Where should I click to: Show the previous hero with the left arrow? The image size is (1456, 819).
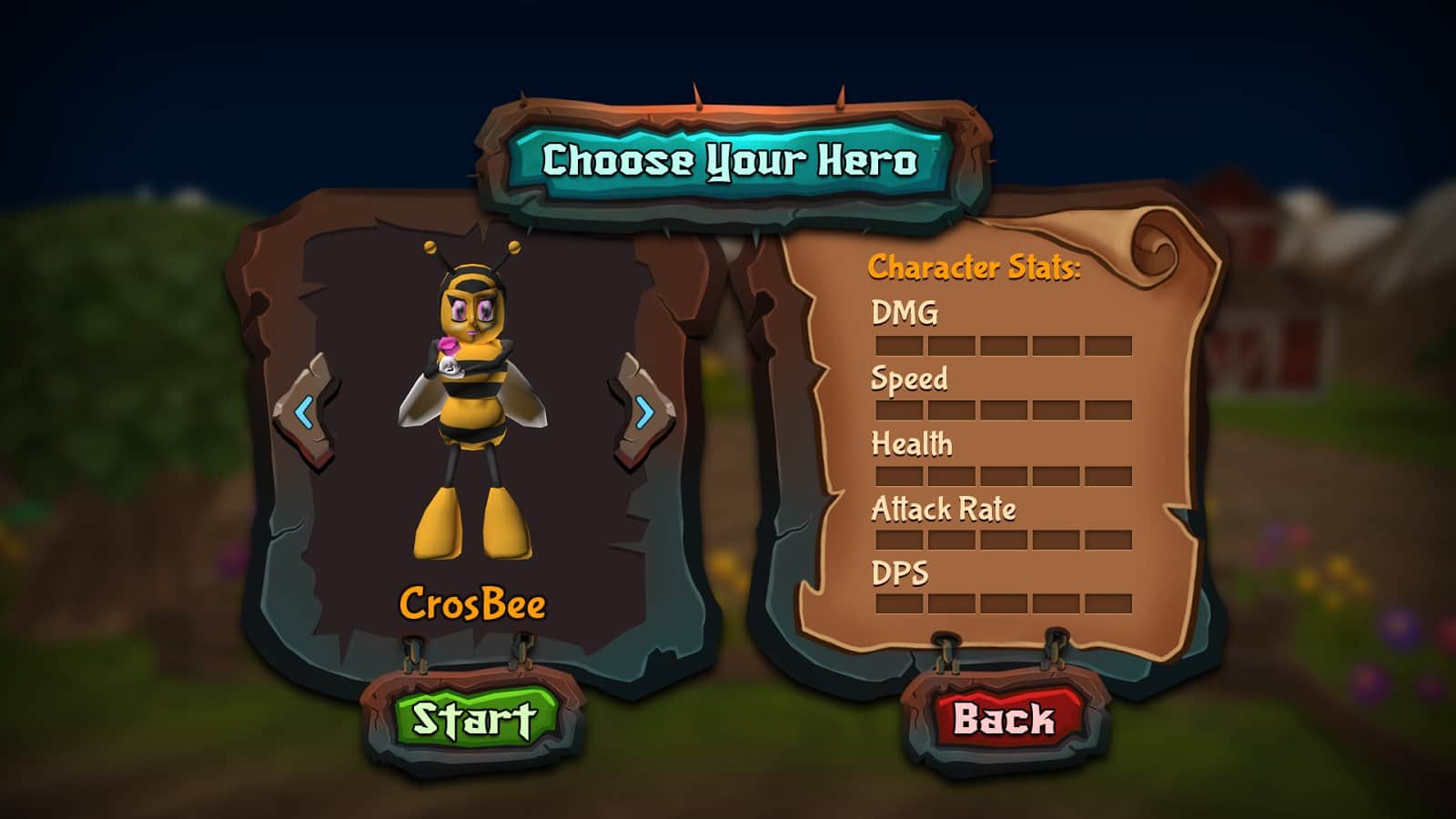point(305,413)
